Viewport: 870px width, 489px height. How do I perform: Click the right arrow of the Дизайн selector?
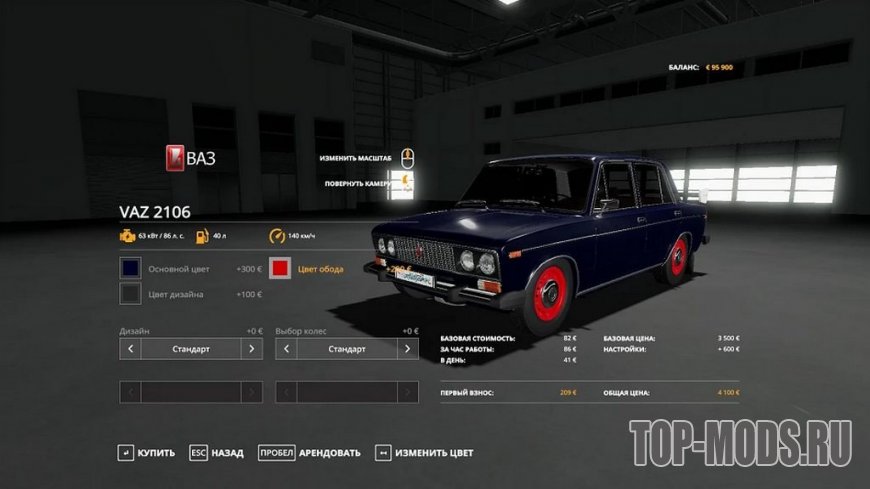click(x=253, y=349)
